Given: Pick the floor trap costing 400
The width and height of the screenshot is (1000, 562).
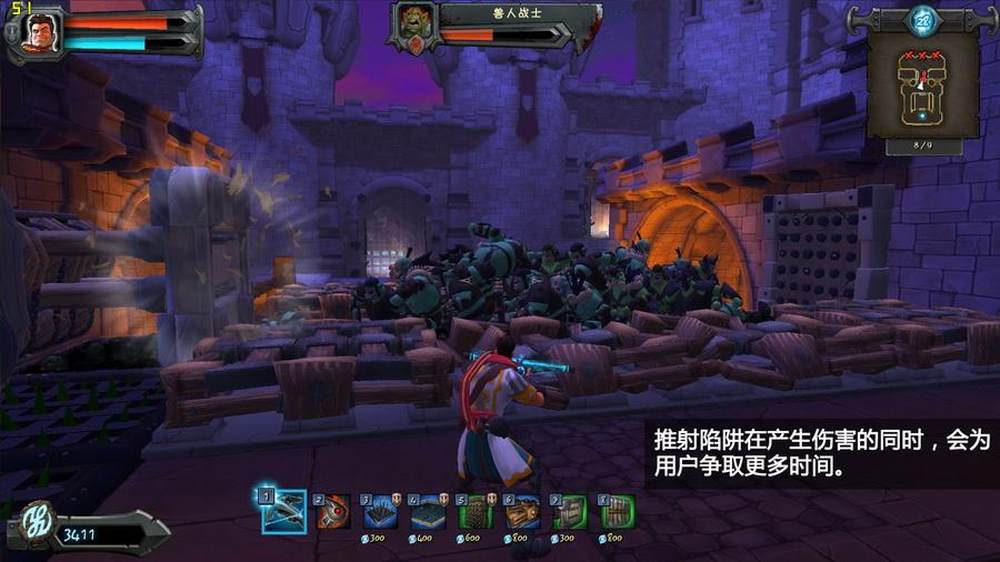Looking at the screenshot, I should 428,511.
